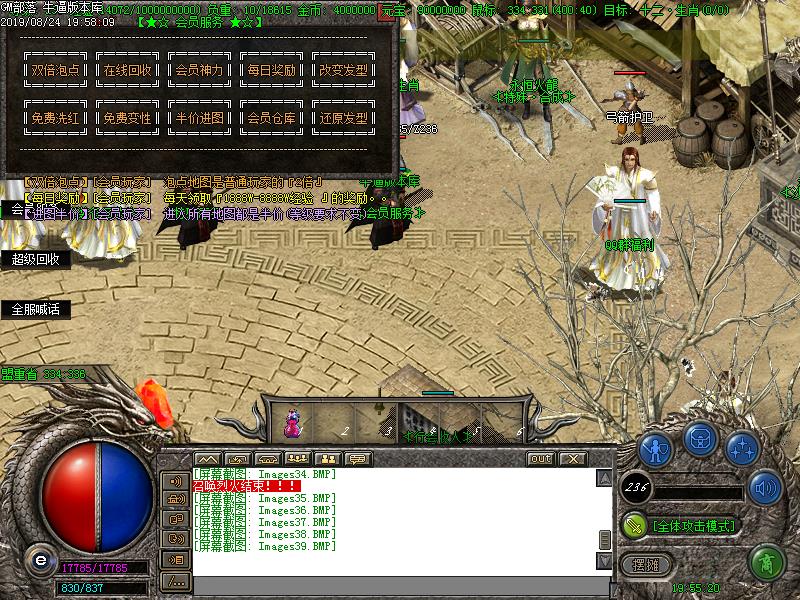
Task: Switch the 全体攻击模式 attack mode
Action: pyautogui.click(x=692, y=525)
